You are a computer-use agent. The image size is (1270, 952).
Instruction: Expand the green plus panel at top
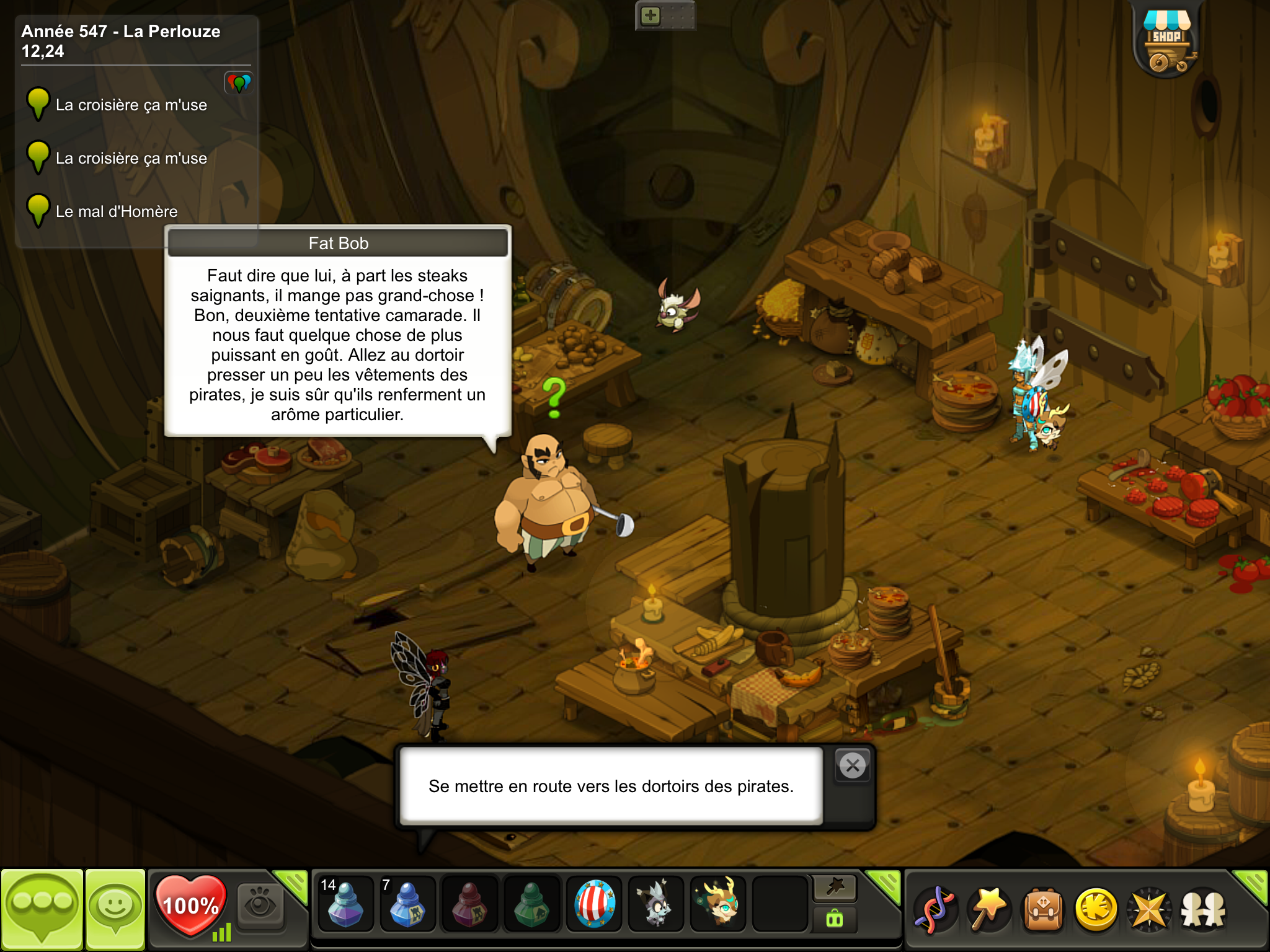(x=651, y=15)
